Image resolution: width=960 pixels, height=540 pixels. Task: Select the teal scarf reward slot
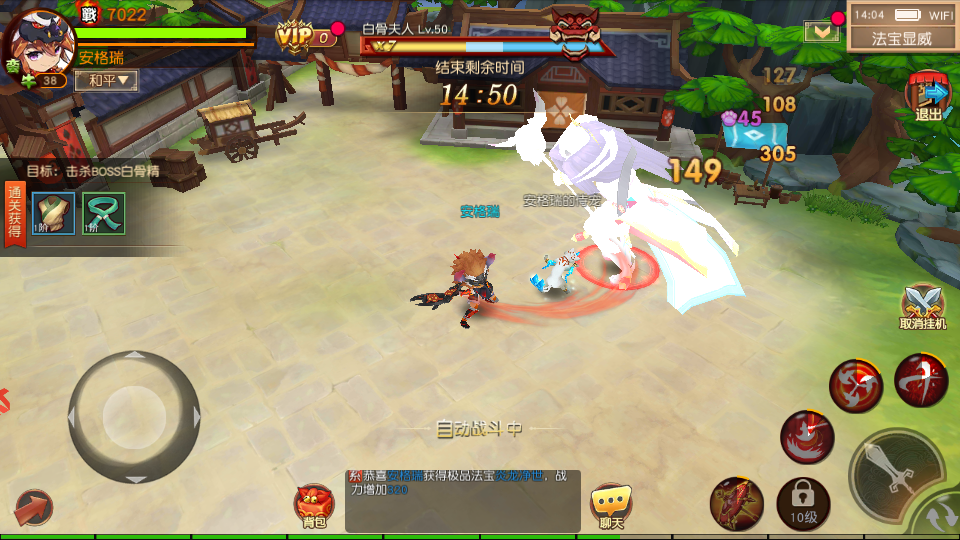(x=103, y=212)
